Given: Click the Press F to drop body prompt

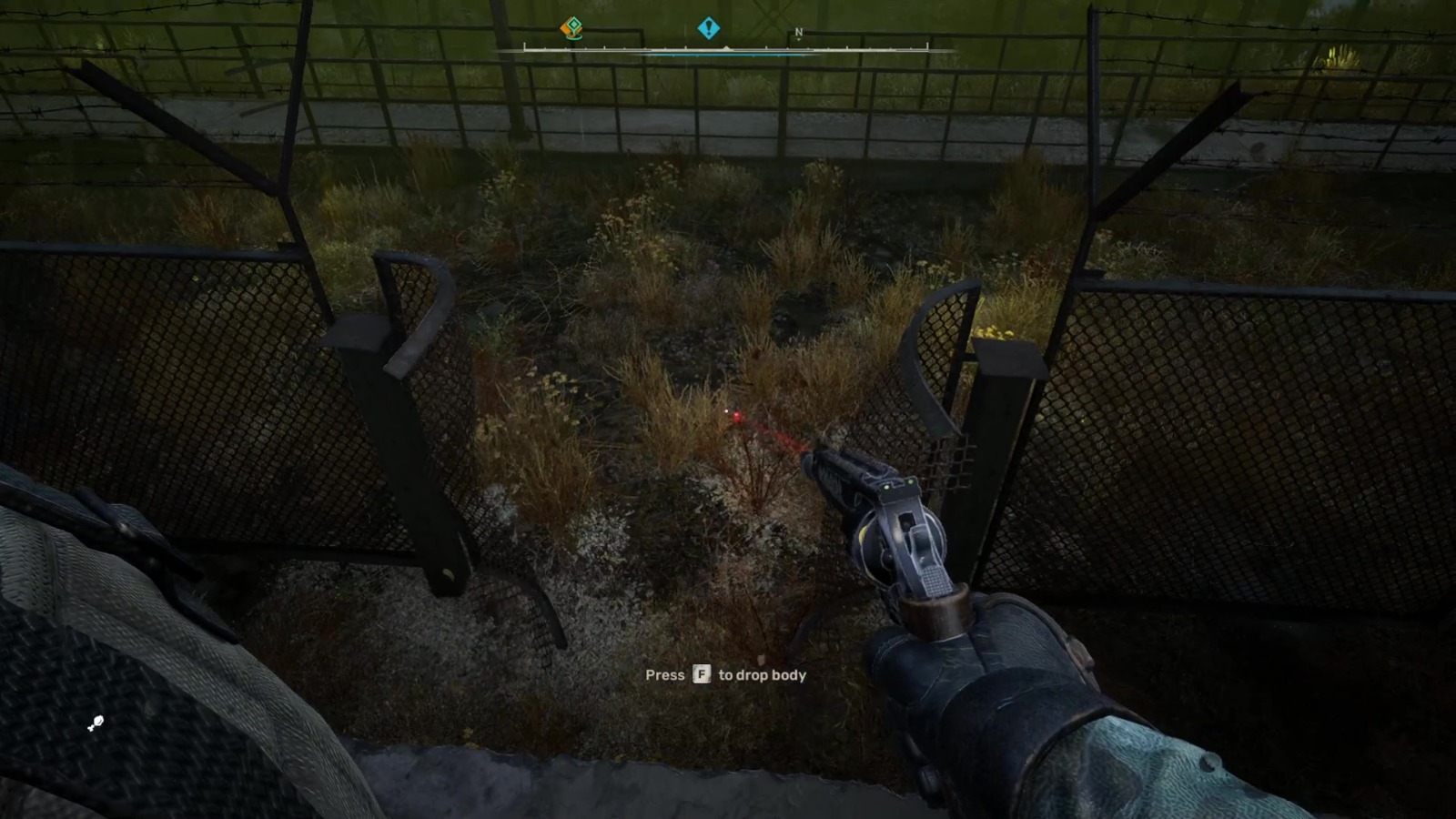Looking at the screenshot, I should click(724, 675).
